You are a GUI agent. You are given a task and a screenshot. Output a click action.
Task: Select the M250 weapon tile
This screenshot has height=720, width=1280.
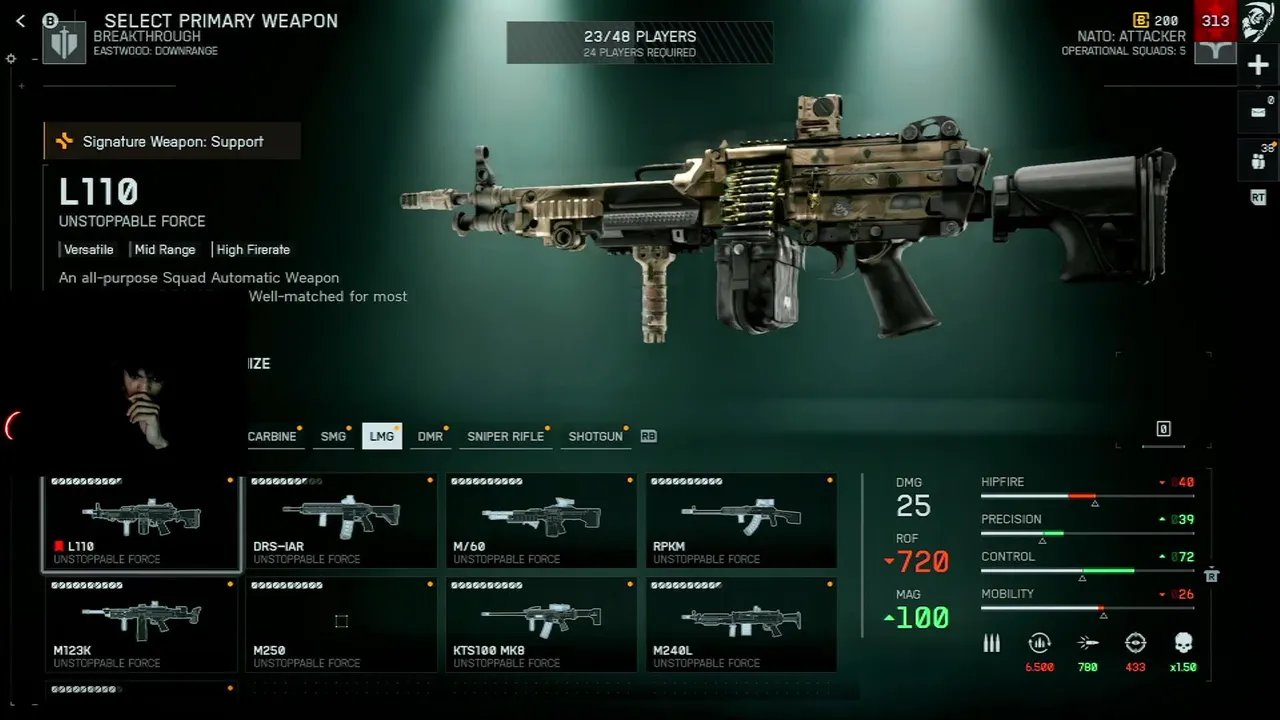point(341,625)
